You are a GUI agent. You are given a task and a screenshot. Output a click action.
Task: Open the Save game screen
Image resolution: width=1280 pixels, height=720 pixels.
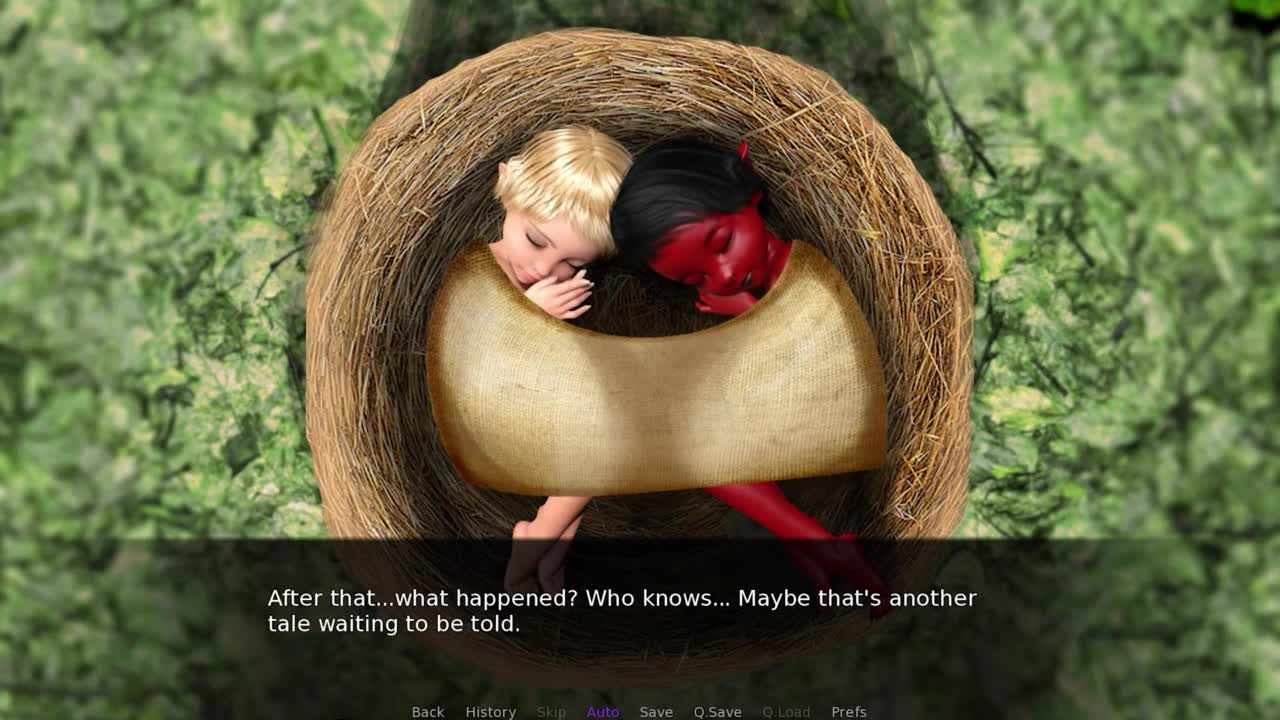pos(656,712)
